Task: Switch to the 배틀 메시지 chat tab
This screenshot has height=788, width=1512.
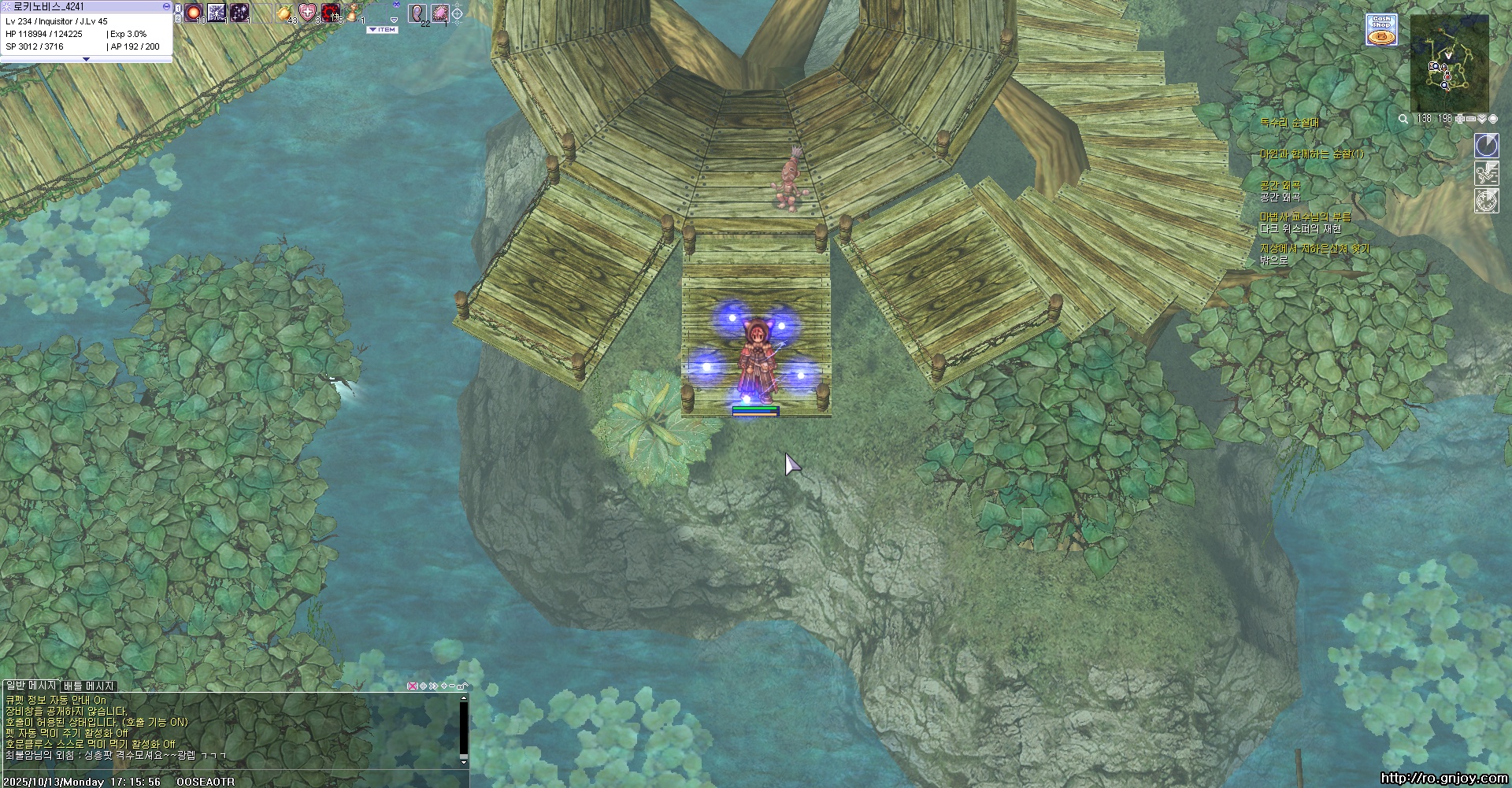Action: [x=89, y=686]
